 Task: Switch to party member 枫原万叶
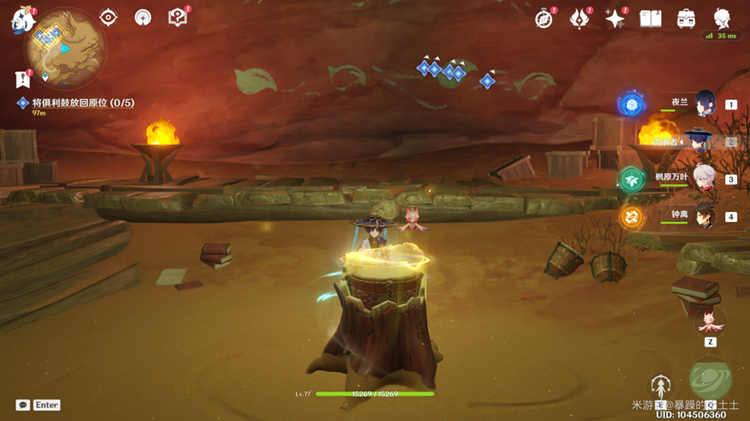[704, 179]
